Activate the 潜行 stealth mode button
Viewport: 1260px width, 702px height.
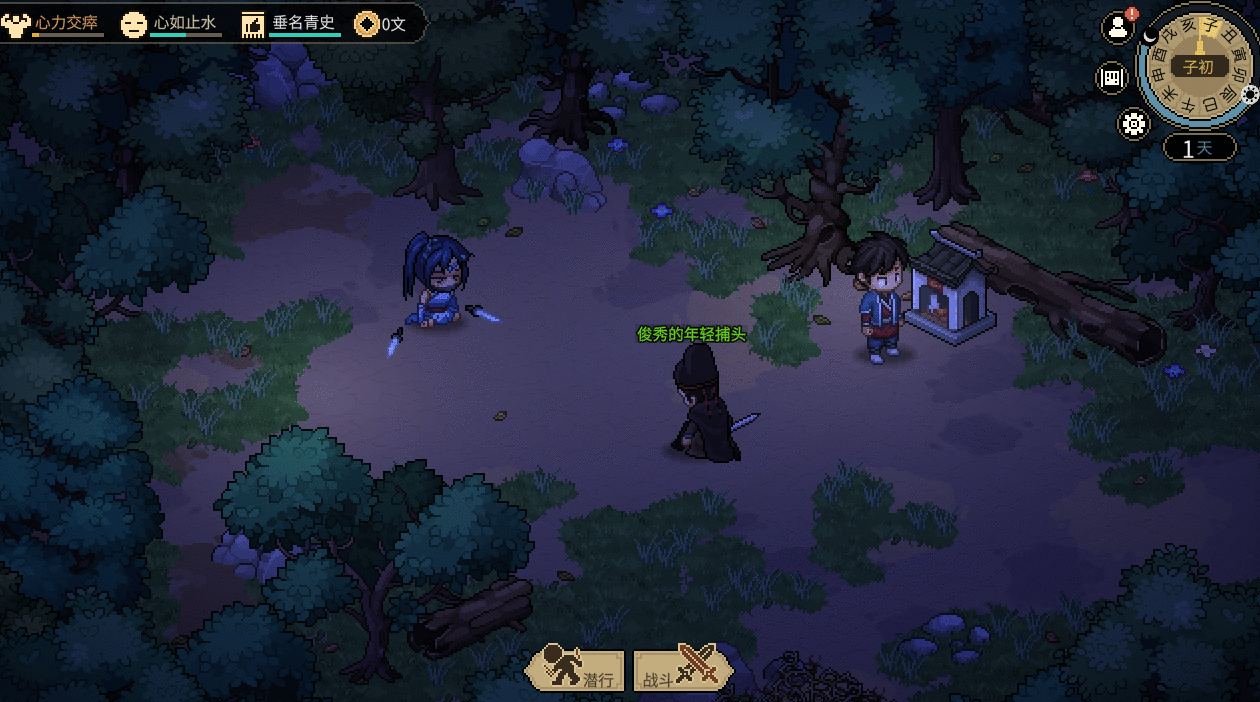coord(578,670)
